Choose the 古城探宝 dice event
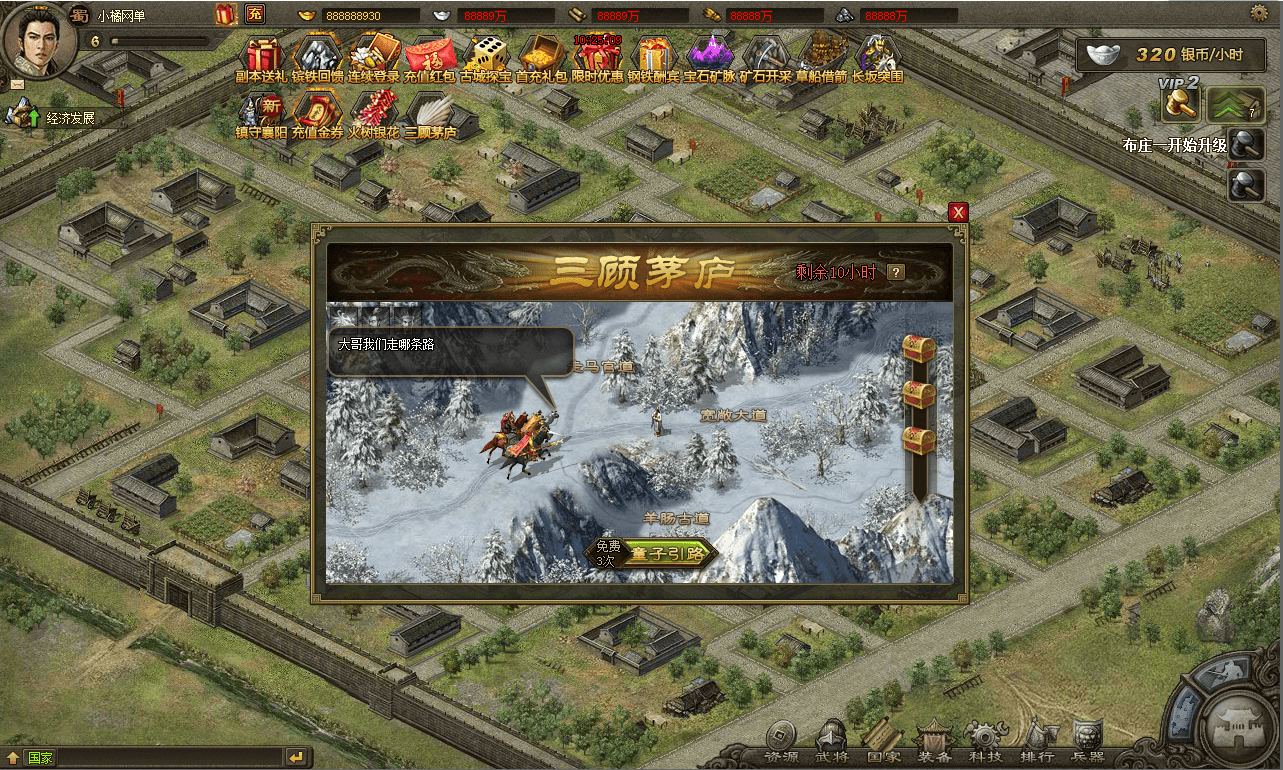Image resolution: width=1283 pixels, height=770 pixels. 486,57
